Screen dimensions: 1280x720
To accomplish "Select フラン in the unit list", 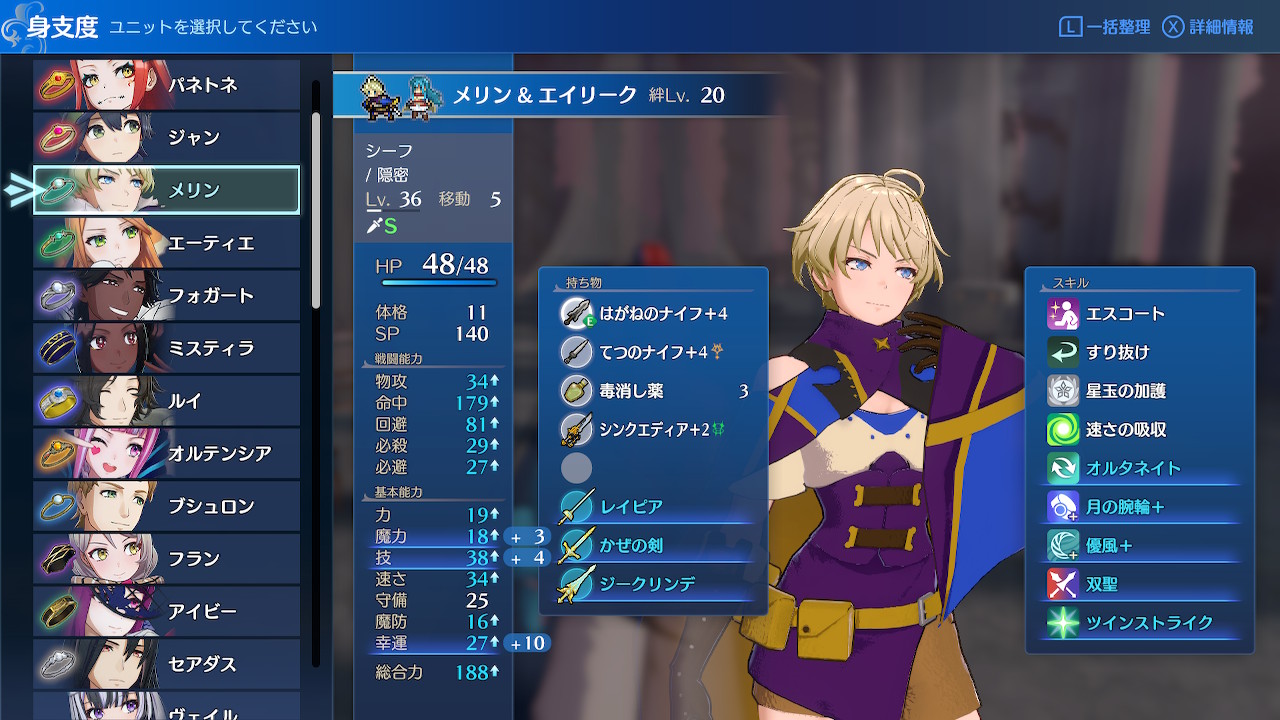I will point(166,559).
